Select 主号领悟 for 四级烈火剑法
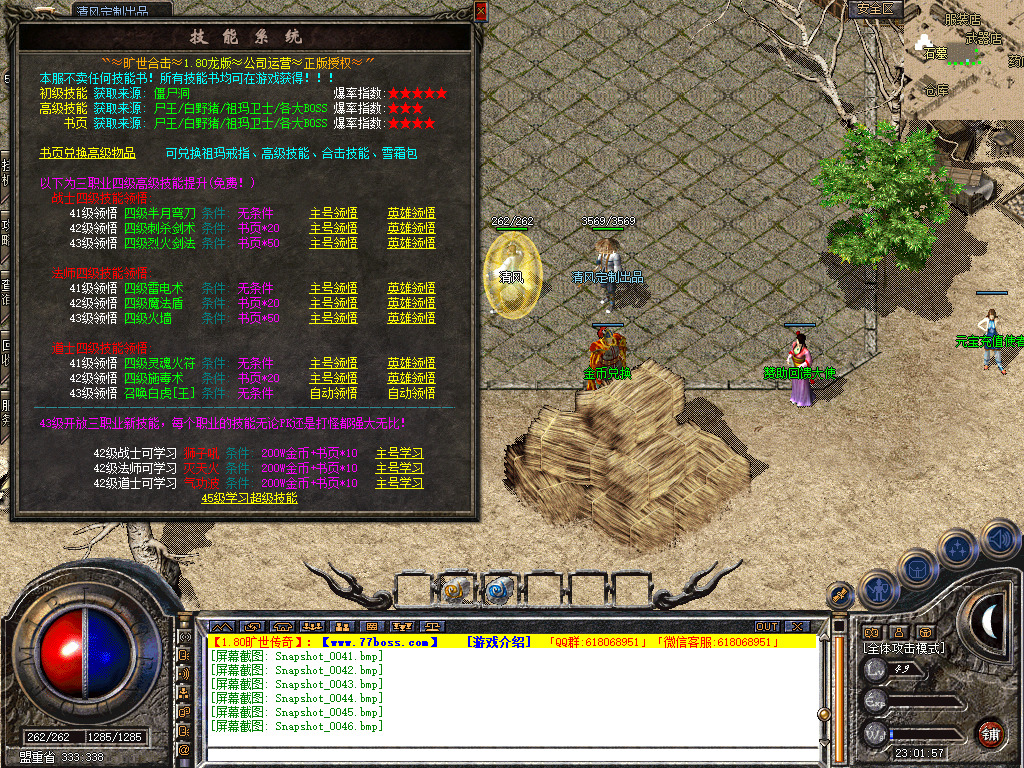Image resolution: width=1024 pixels, height=768 pixels. point(333,243)
